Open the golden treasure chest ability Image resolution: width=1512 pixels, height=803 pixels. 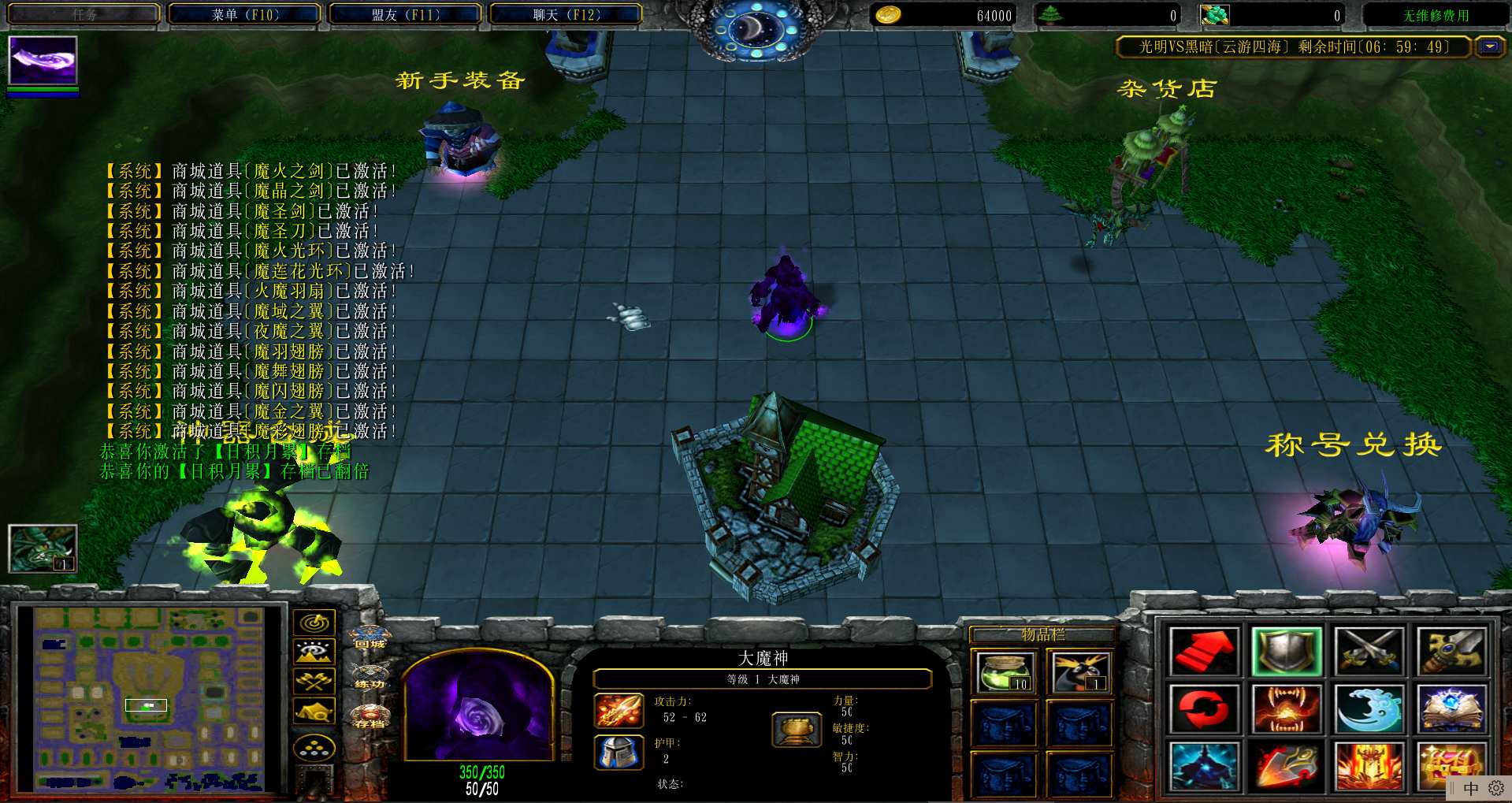[1450, 764]
